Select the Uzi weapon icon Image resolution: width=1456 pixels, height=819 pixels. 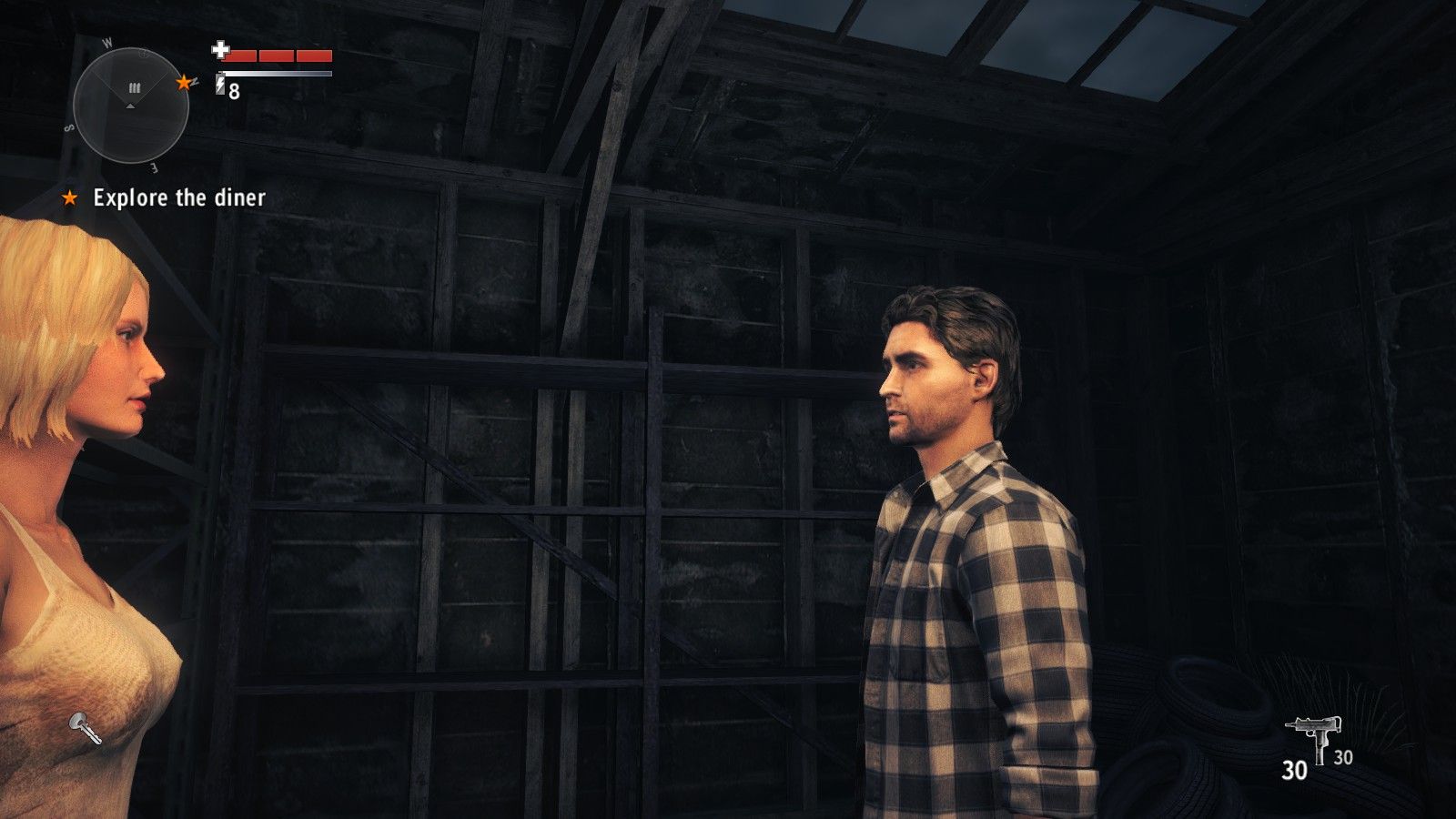pos(1313,728)
